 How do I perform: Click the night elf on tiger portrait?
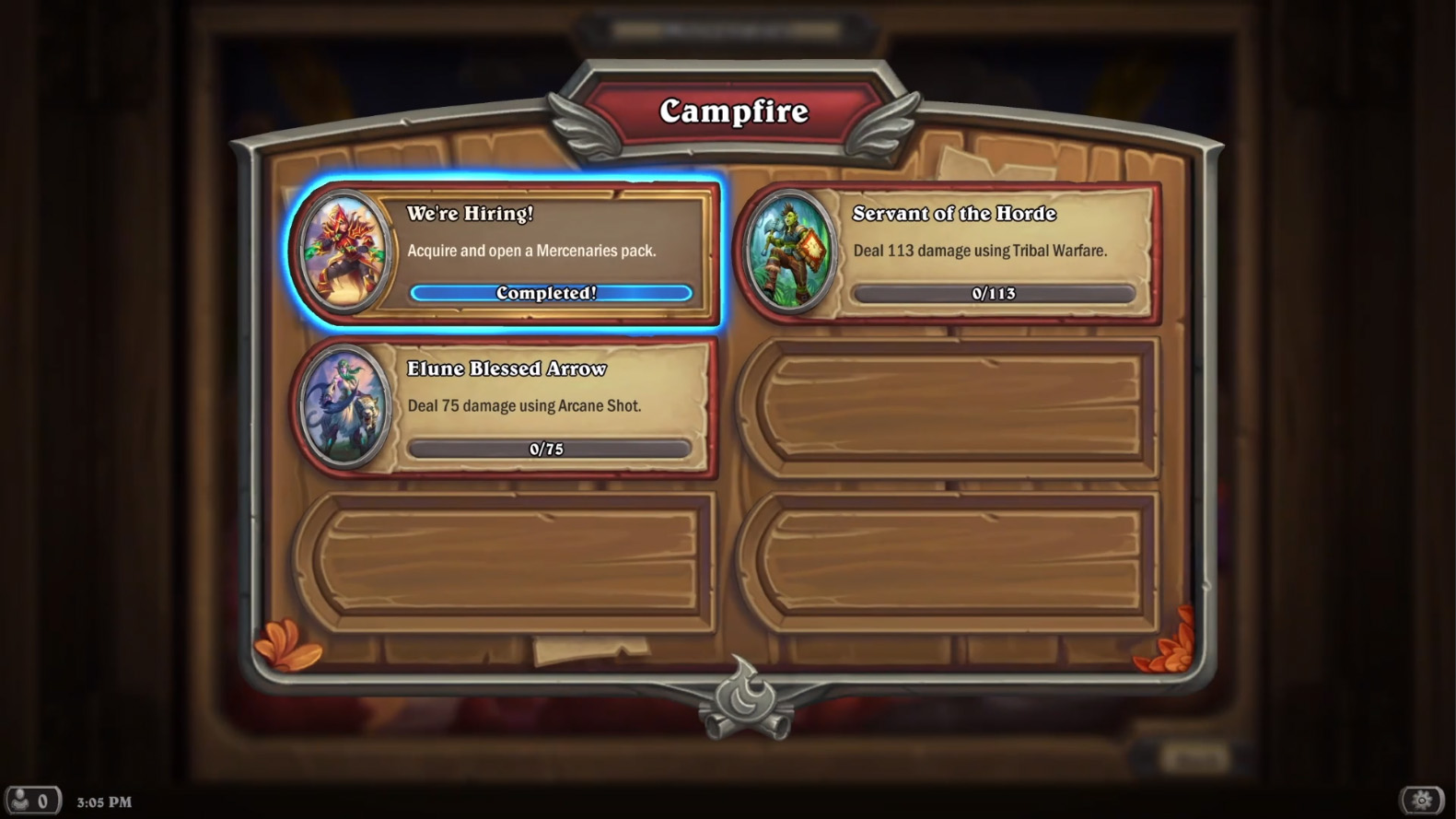[344, 407]
